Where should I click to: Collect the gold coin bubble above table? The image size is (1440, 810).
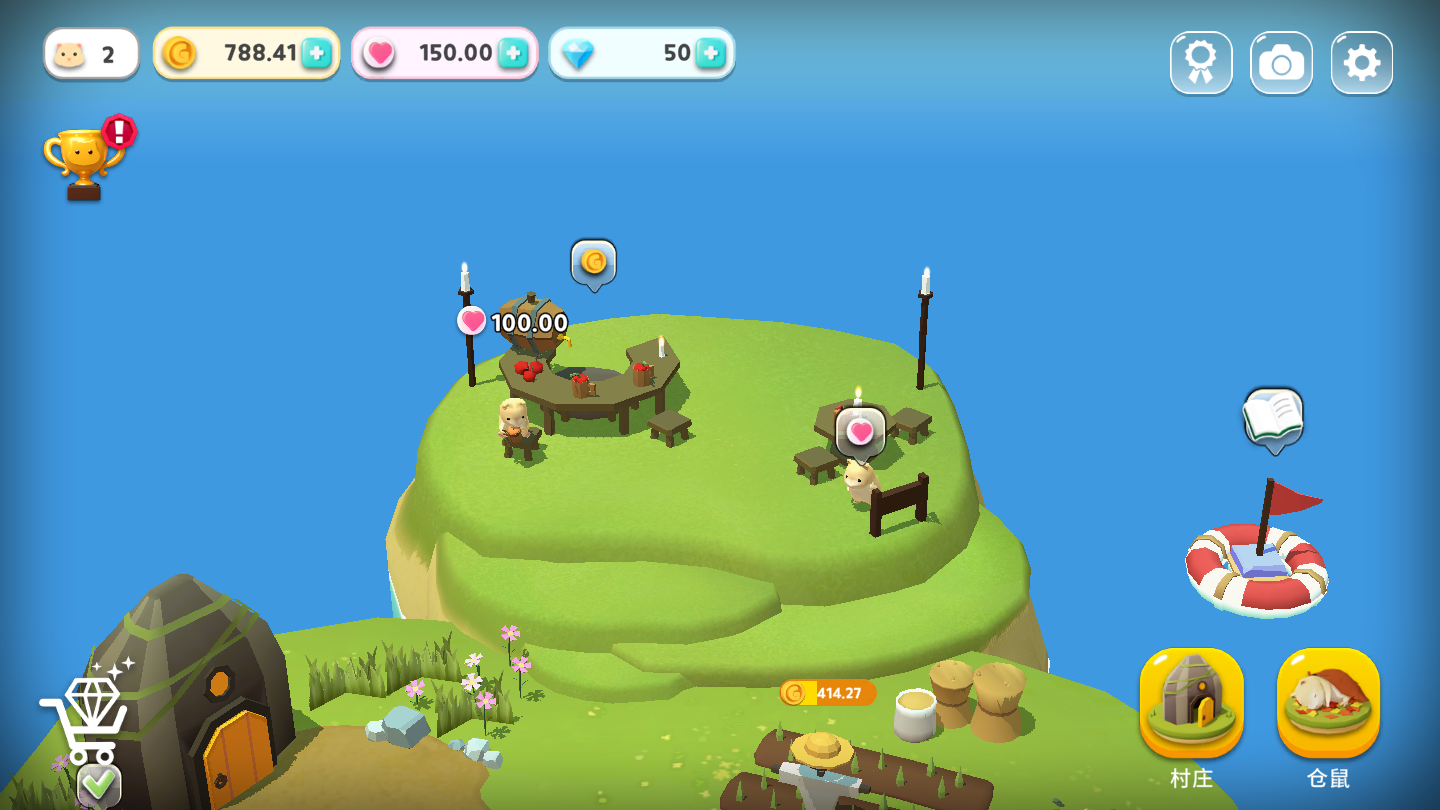pos(594,262)
